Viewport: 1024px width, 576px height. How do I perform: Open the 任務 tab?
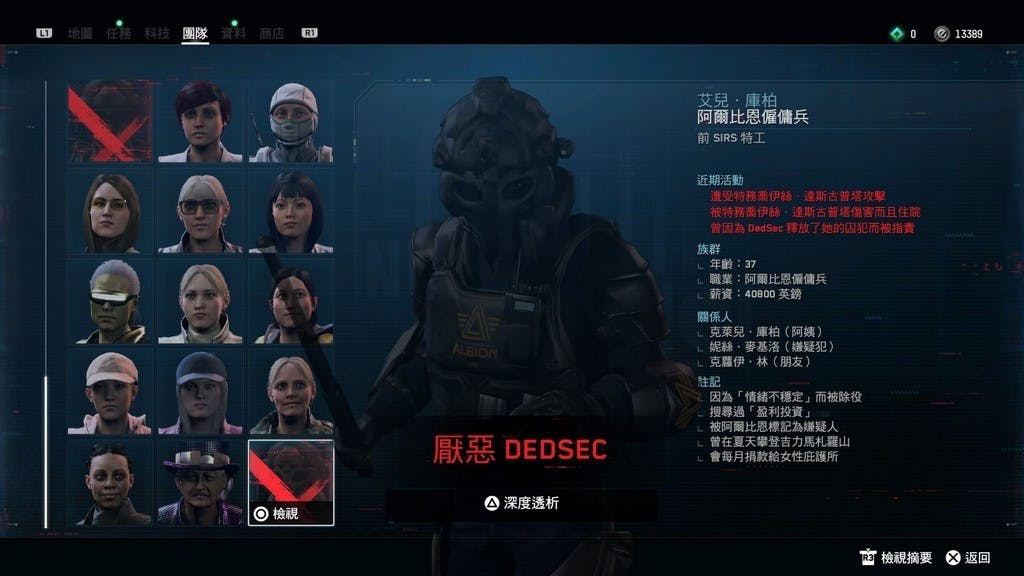tap(118, 33)
